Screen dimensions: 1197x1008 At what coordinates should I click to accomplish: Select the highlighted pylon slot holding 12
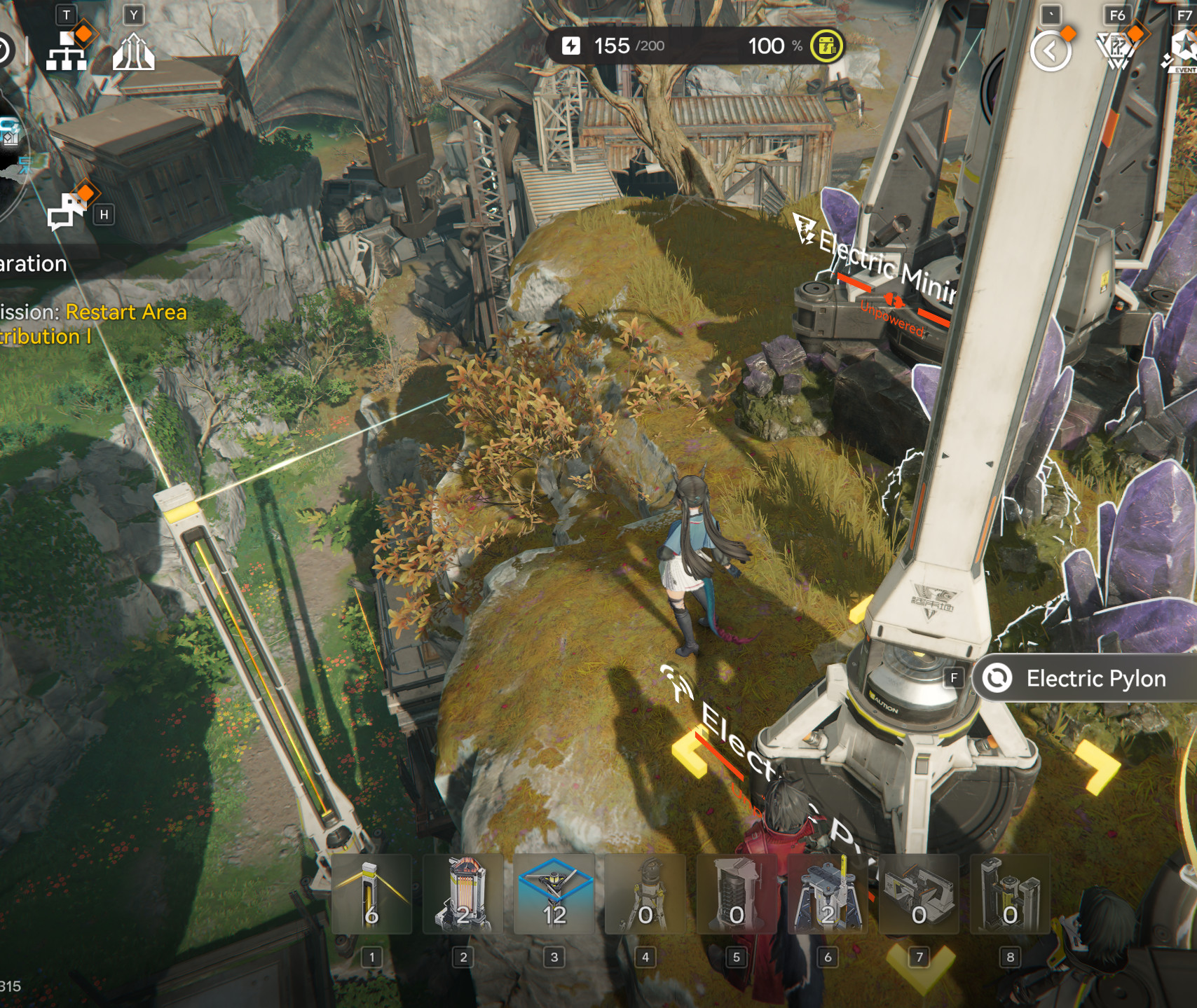[x=554, y=895]
